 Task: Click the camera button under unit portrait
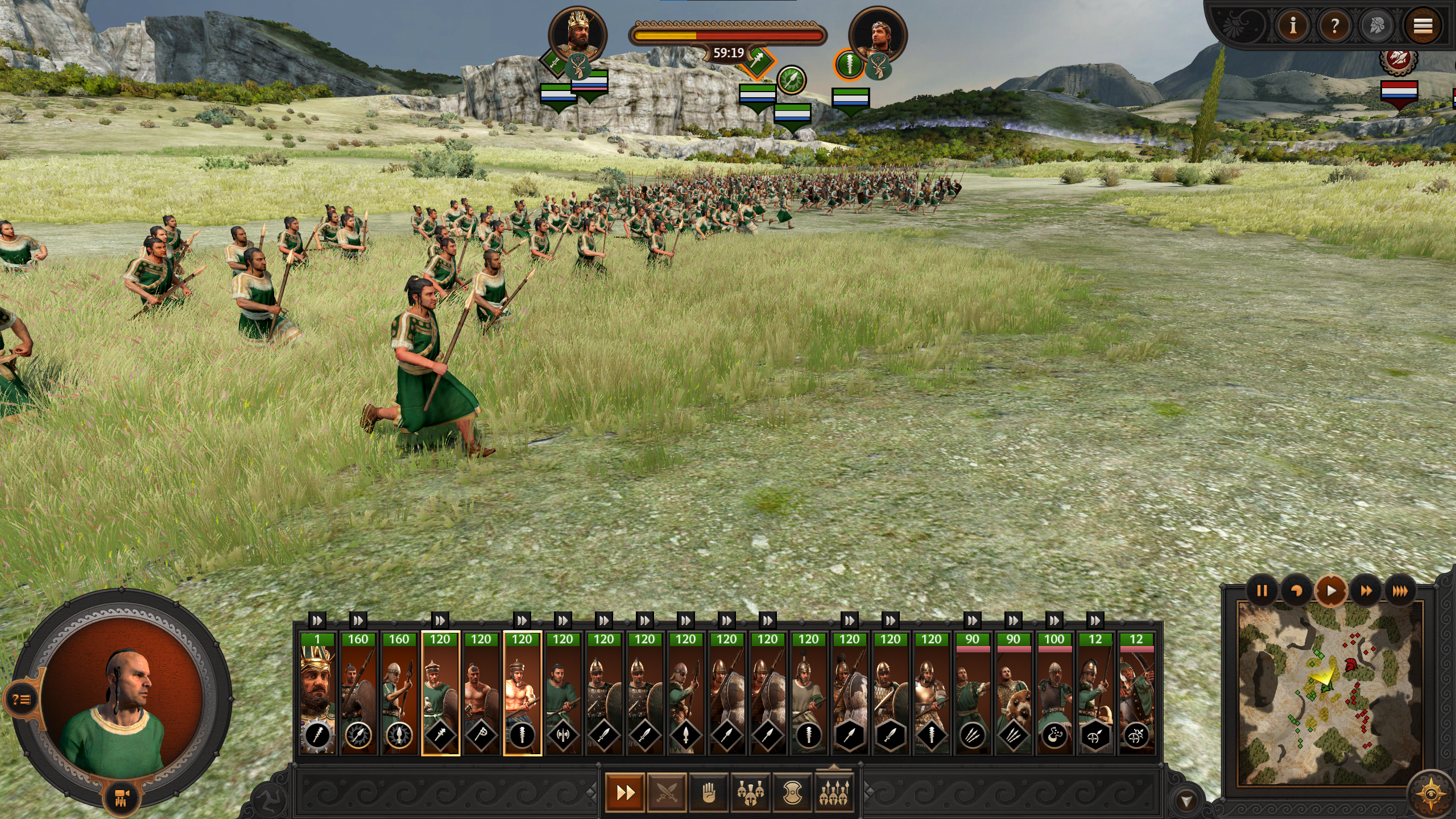coord(122,796)
